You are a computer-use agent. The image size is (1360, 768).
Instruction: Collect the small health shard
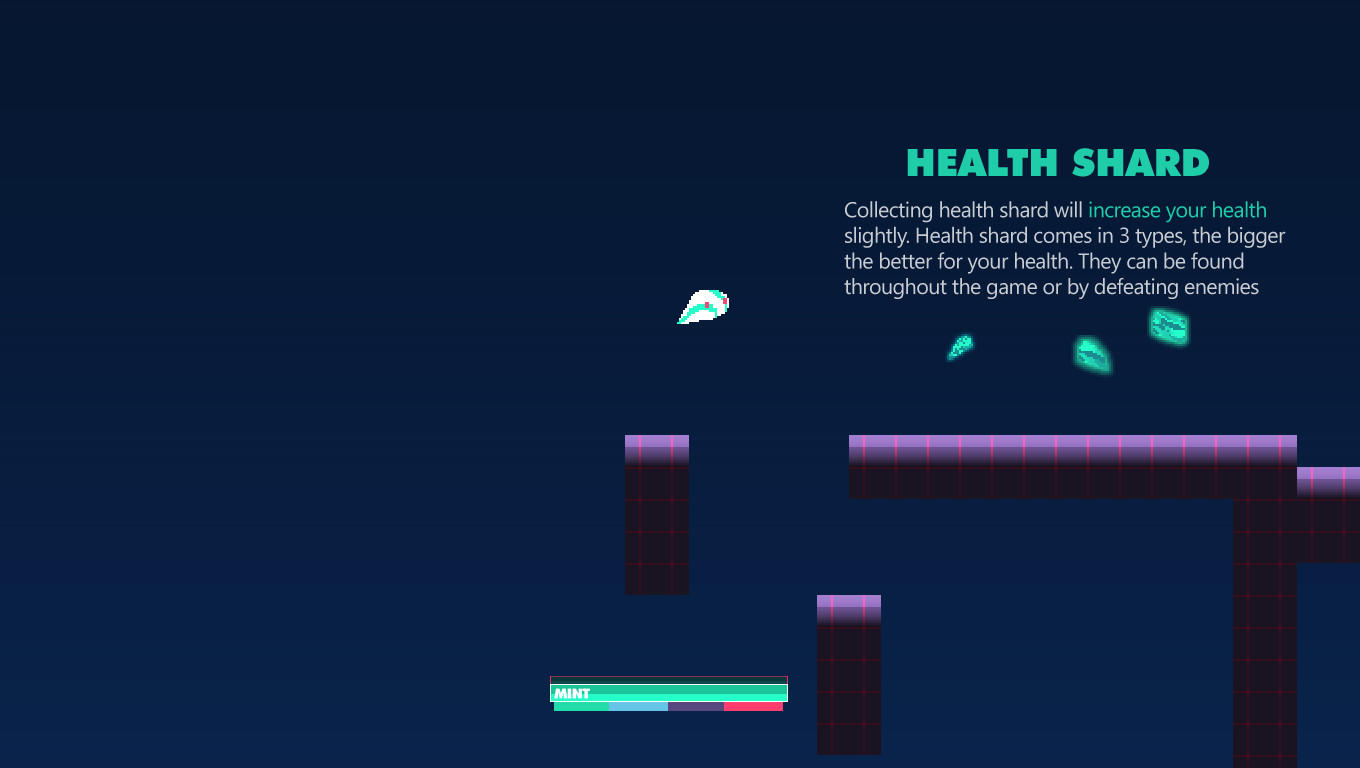pyautogui.click(x=960, y=348)
